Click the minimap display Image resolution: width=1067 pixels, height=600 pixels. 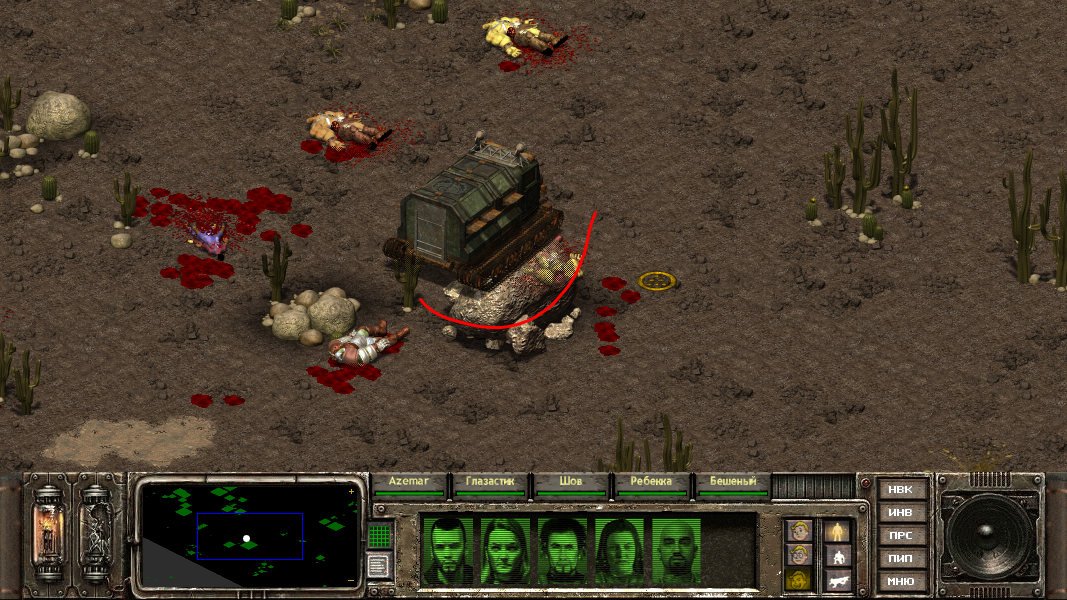[249, 535]
